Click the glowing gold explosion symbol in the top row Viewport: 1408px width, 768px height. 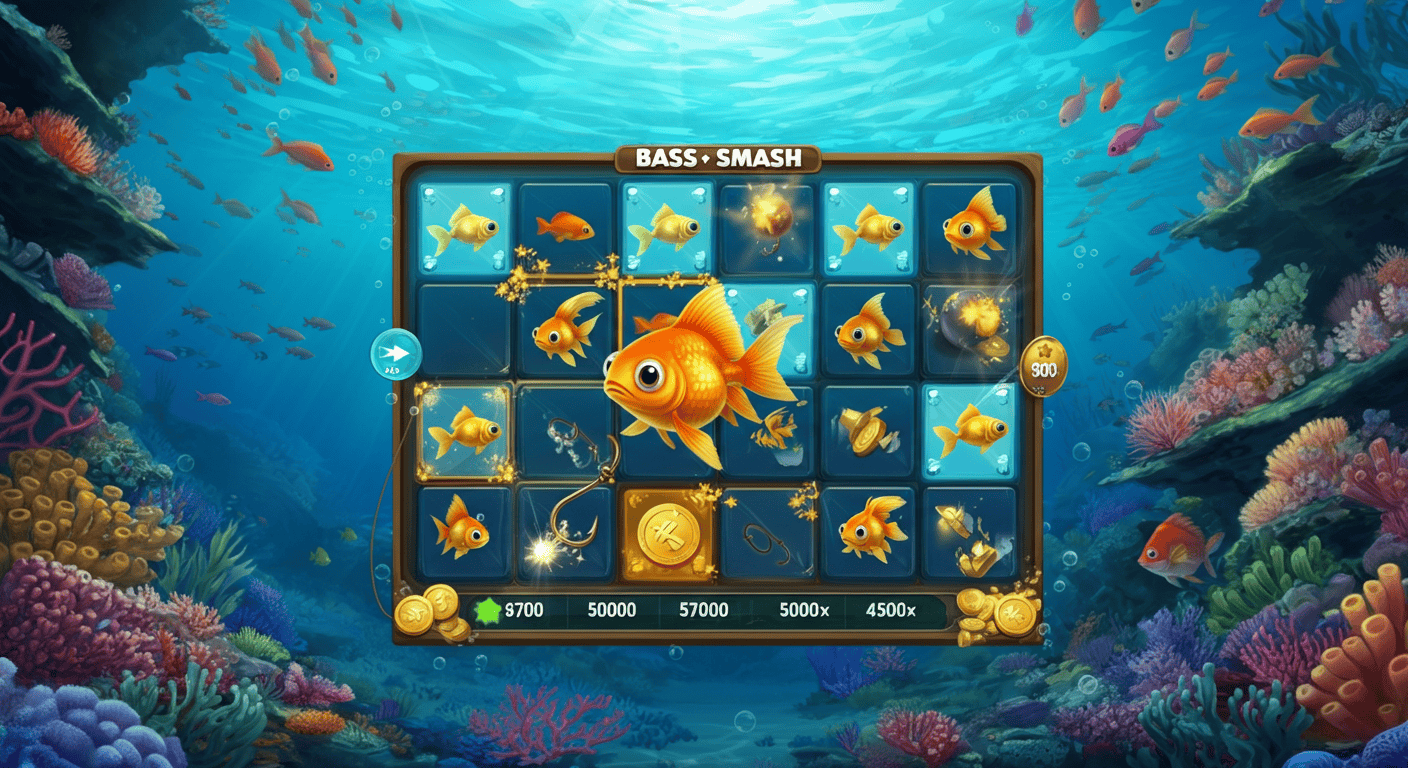[766, 222]
